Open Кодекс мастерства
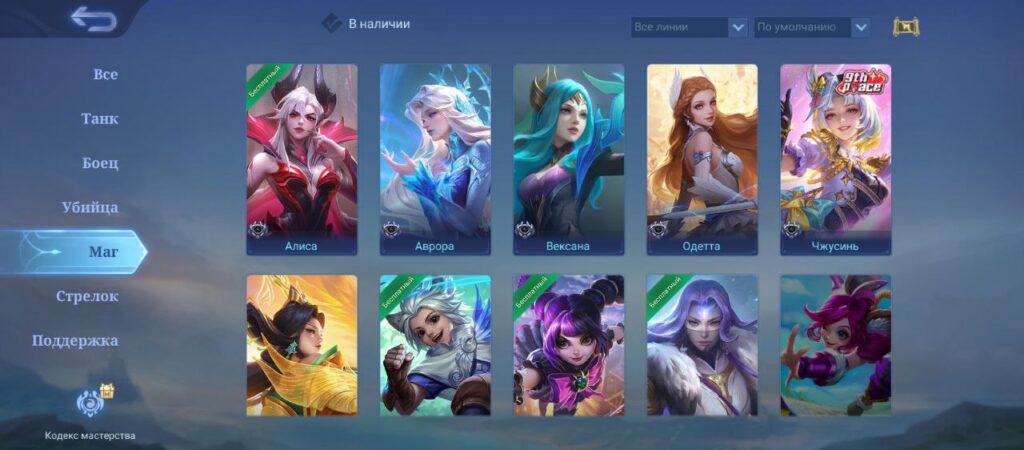Image resolution: width=1024 pixels, height=450 pixels. point(90,410)
